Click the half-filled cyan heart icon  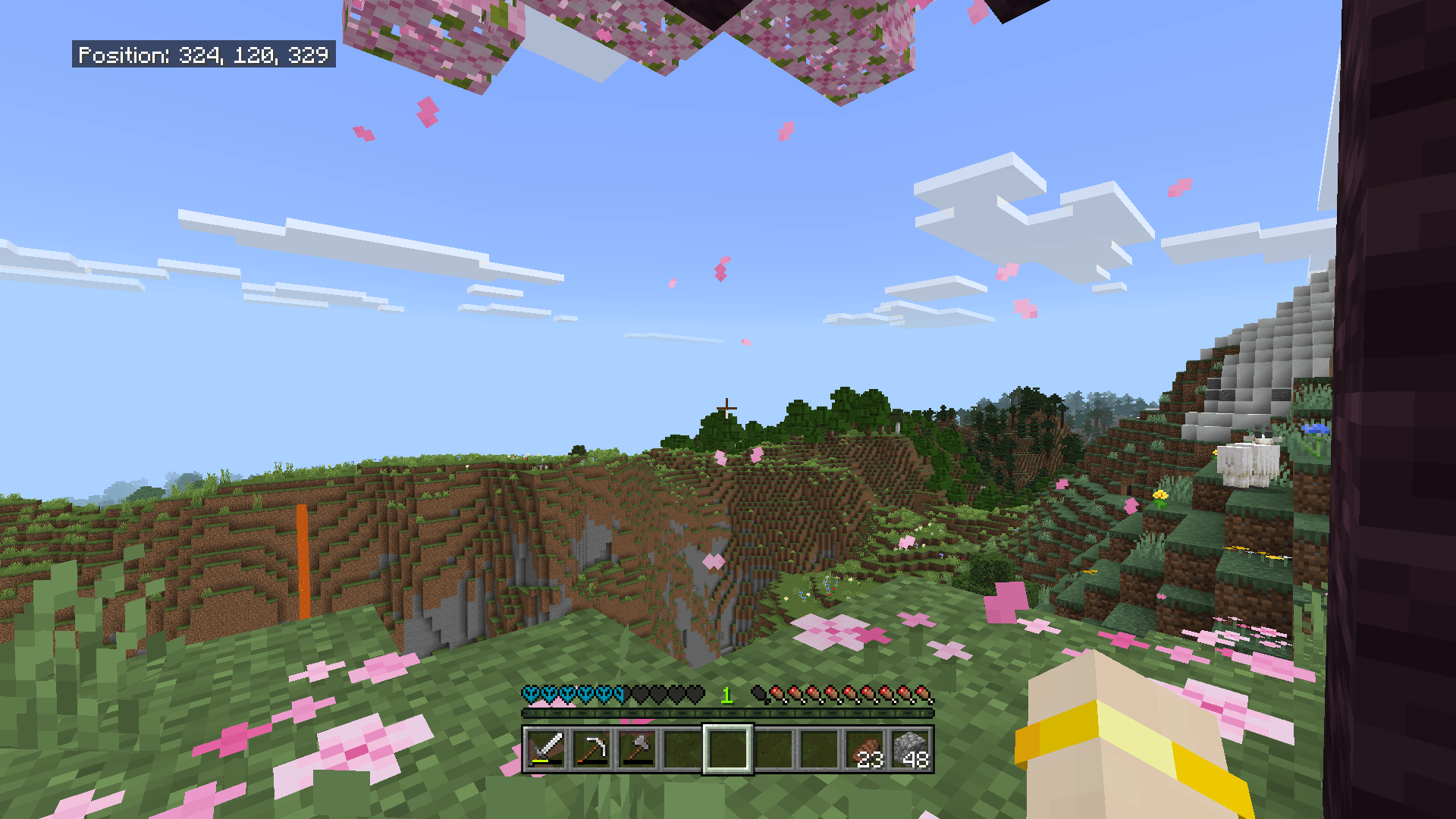619,695
